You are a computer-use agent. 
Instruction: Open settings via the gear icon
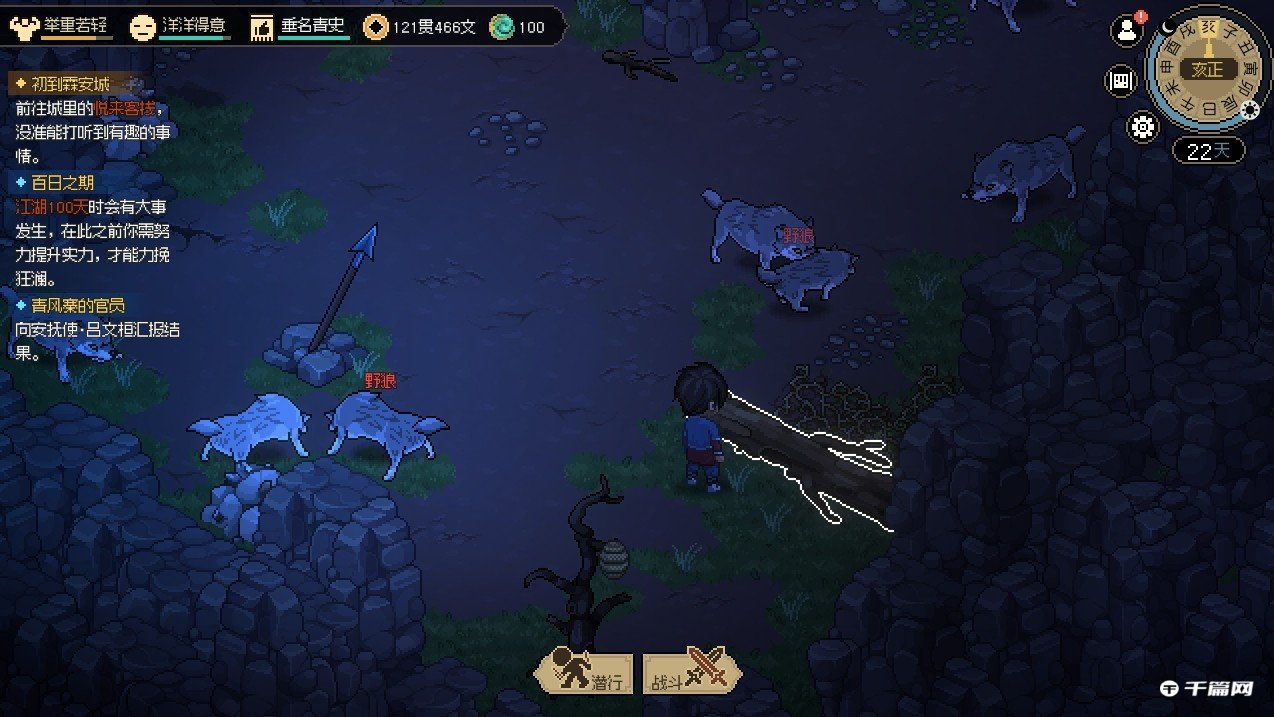coord(1142,127)
